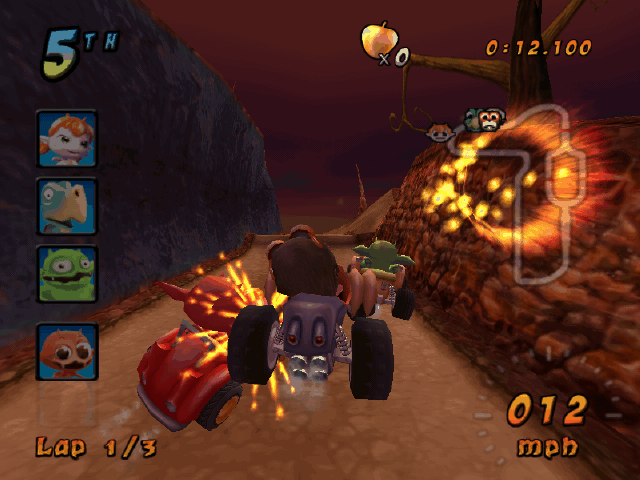Viewport: 640px width, 480px height.
Task: Click the green alien racer portrait
Action: coord(67,273)
